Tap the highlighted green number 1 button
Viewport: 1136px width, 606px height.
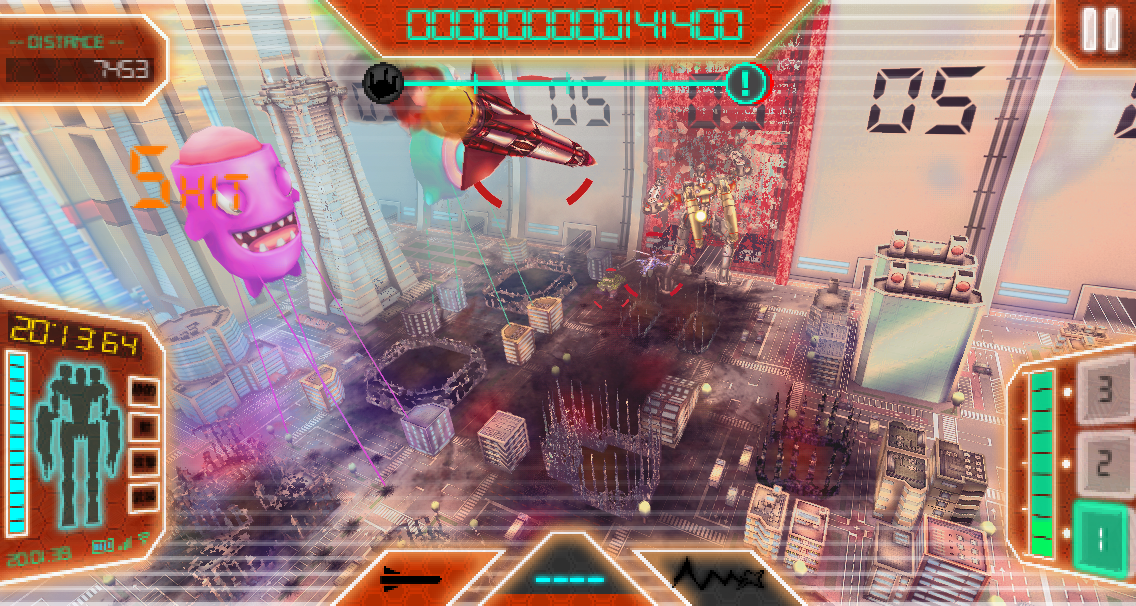pyautogui.click(x=1100, y=538)
